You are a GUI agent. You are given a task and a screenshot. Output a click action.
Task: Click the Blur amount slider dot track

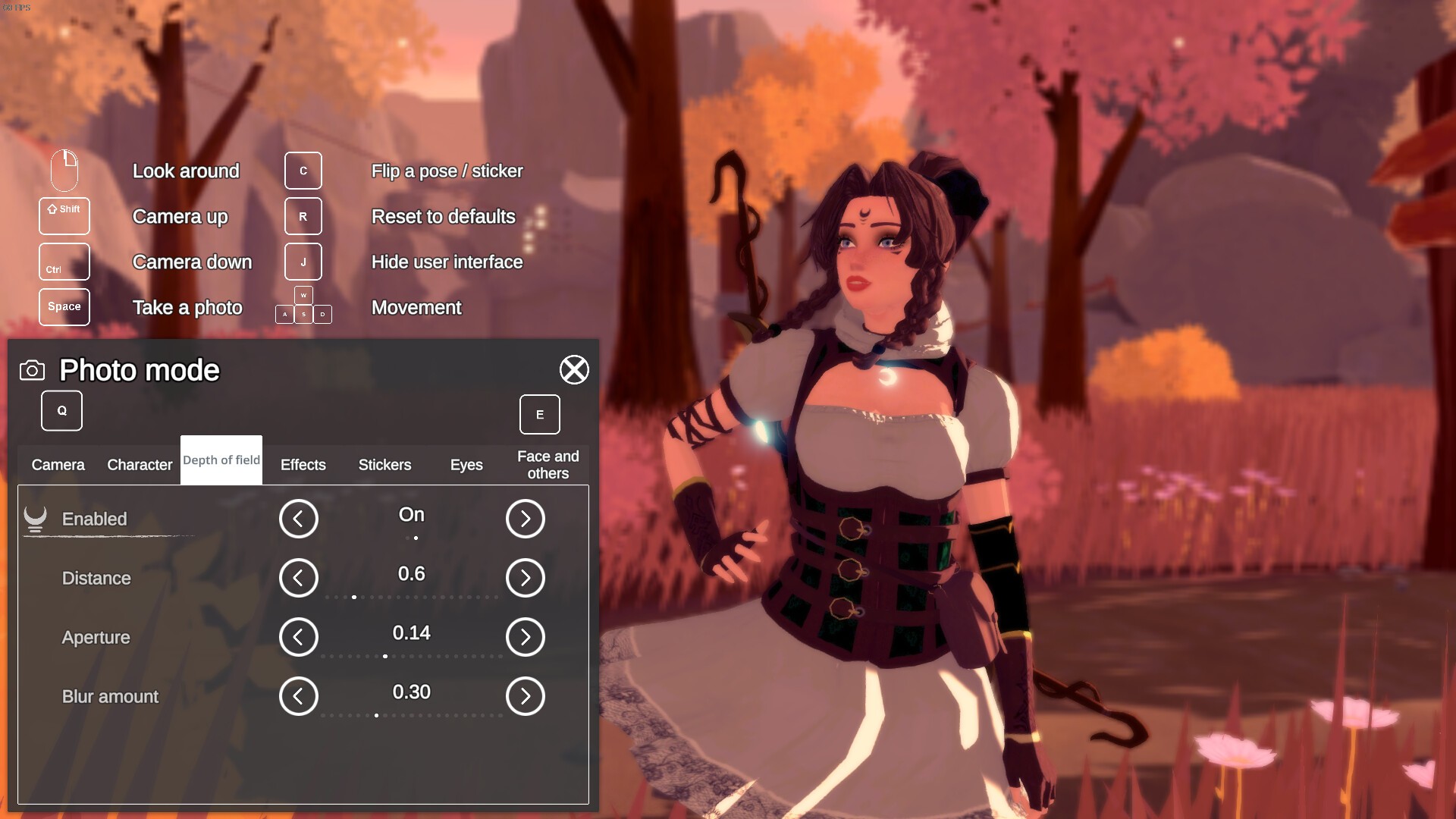tap(412, 716)
